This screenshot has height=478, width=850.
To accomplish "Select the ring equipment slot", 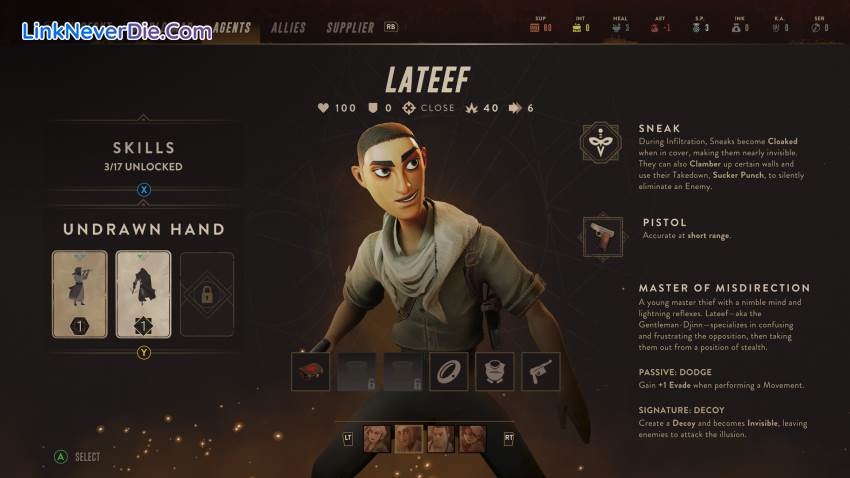I will [x=448, y=371].
